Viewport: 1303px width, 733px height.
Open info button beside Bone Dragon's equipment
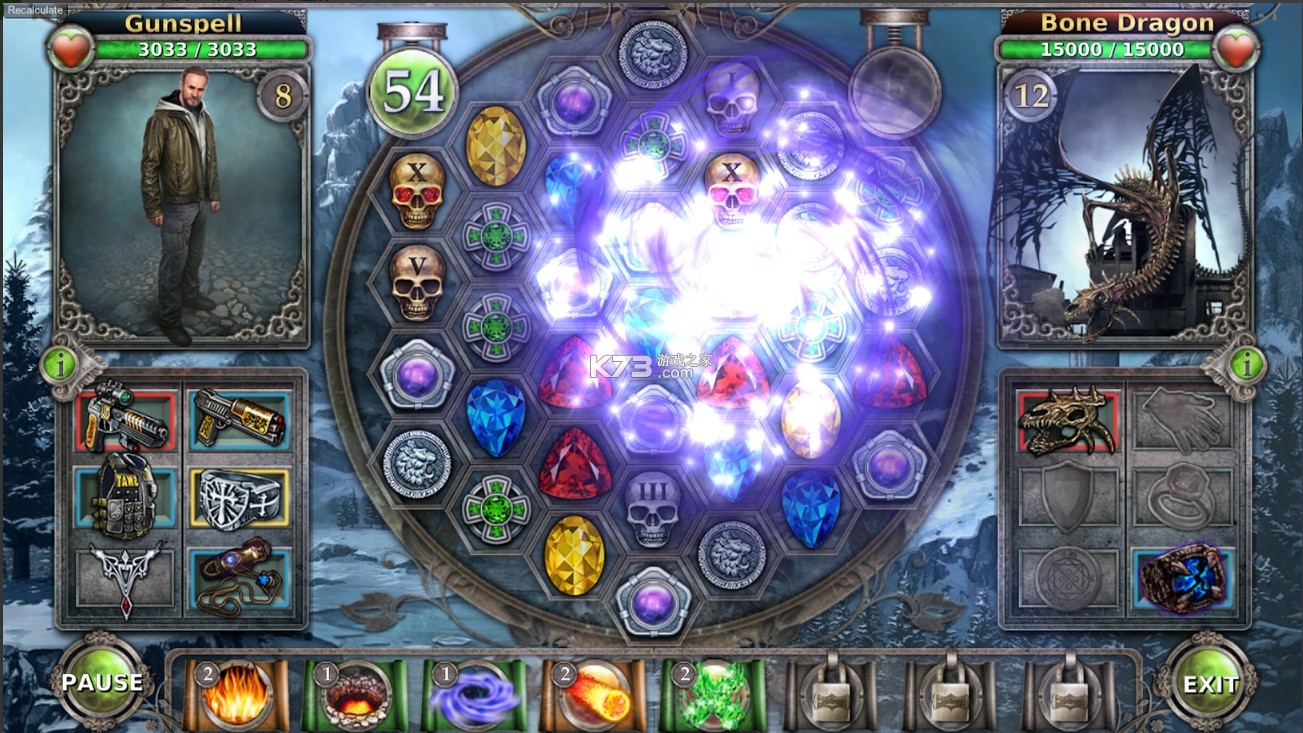pos(1246,365)
